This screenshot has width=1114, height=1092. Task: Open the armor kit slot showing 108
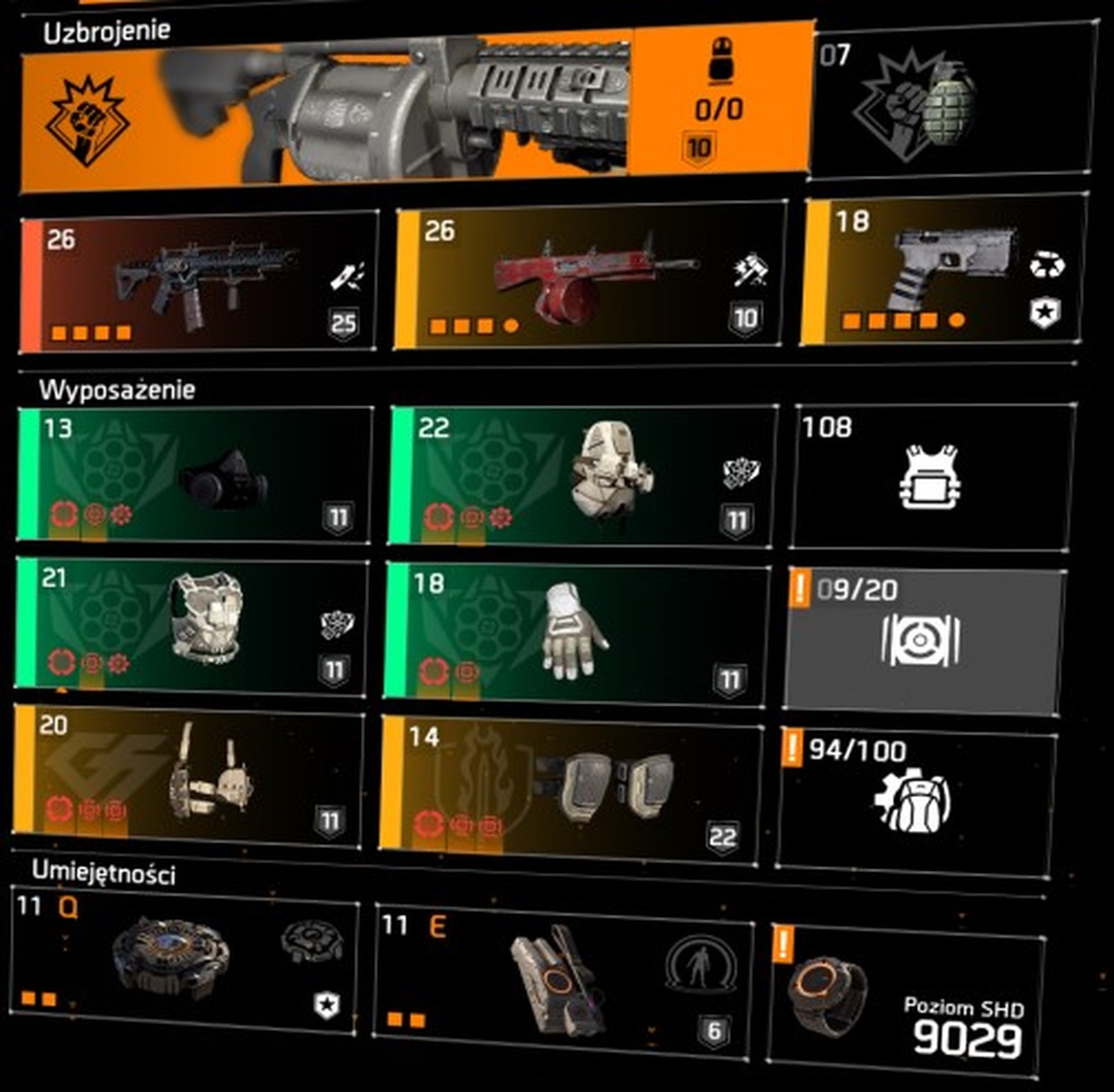tap(931, 477)
